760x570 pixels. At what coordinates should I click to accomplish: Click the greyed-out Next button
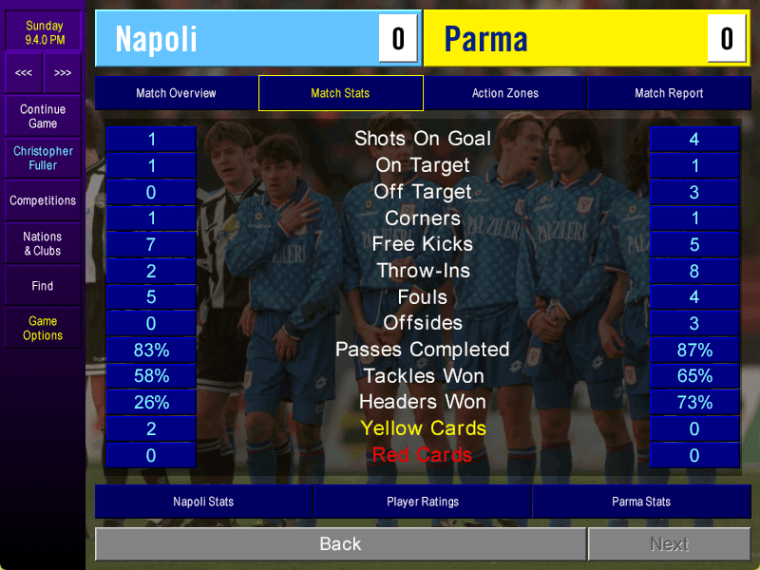pyautogui.click(x=669, y=544)
